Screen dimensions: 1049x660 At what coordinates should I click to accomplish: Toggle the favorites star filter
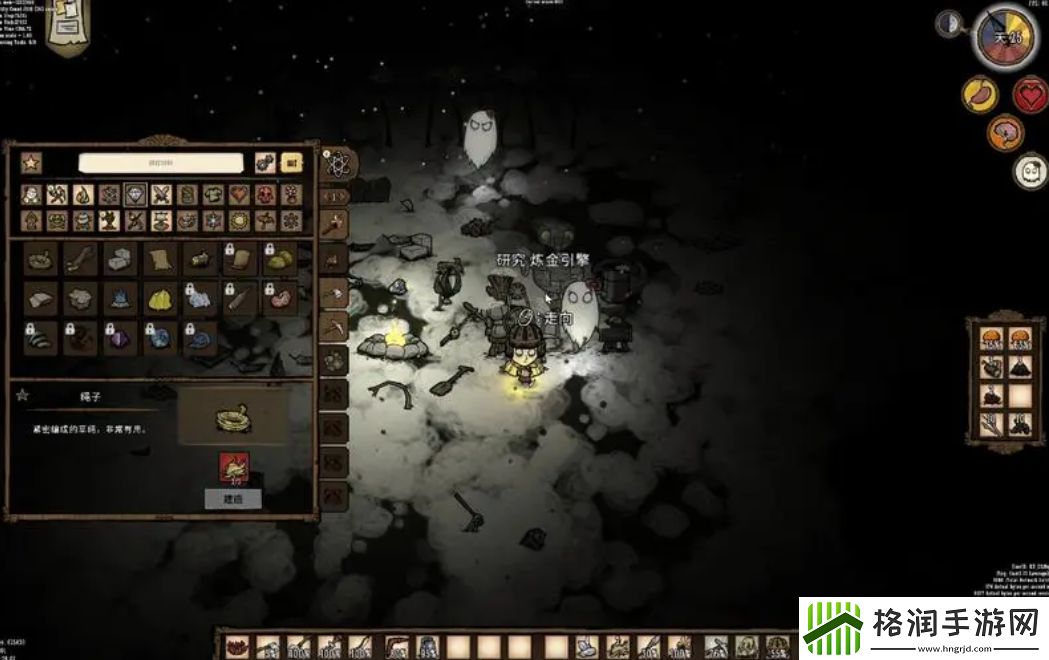click(x=31, y=162)
